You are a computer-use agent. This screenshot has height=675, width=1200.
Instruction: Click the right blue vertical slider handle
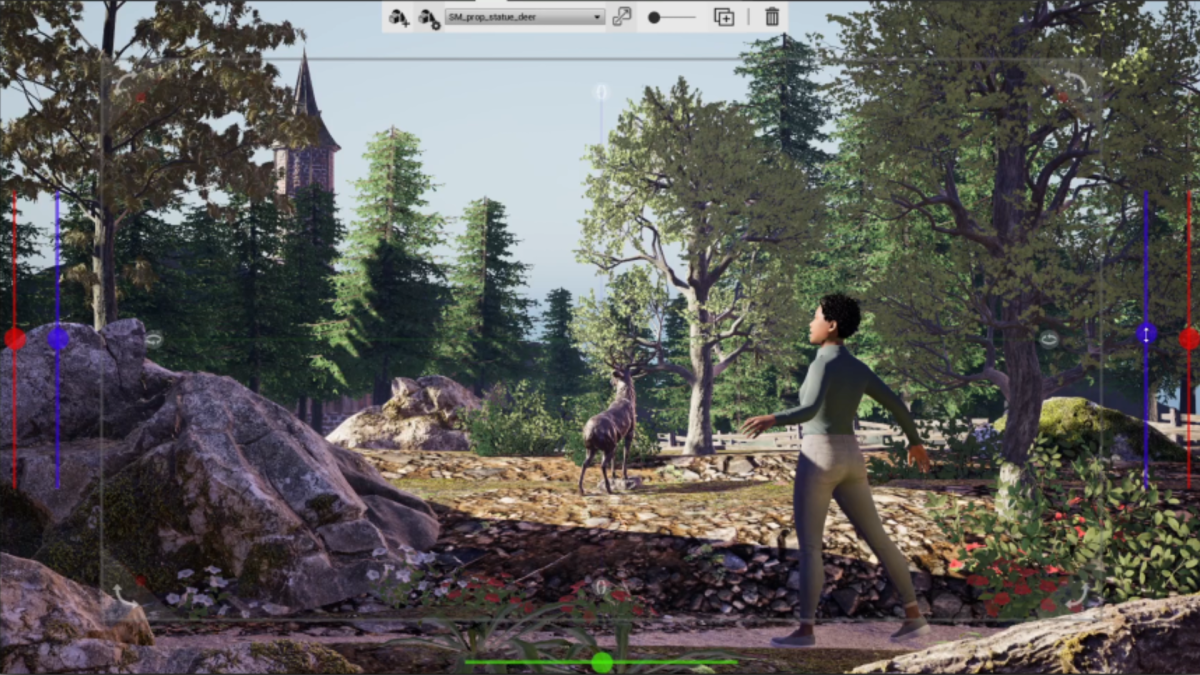point(1146,334)
